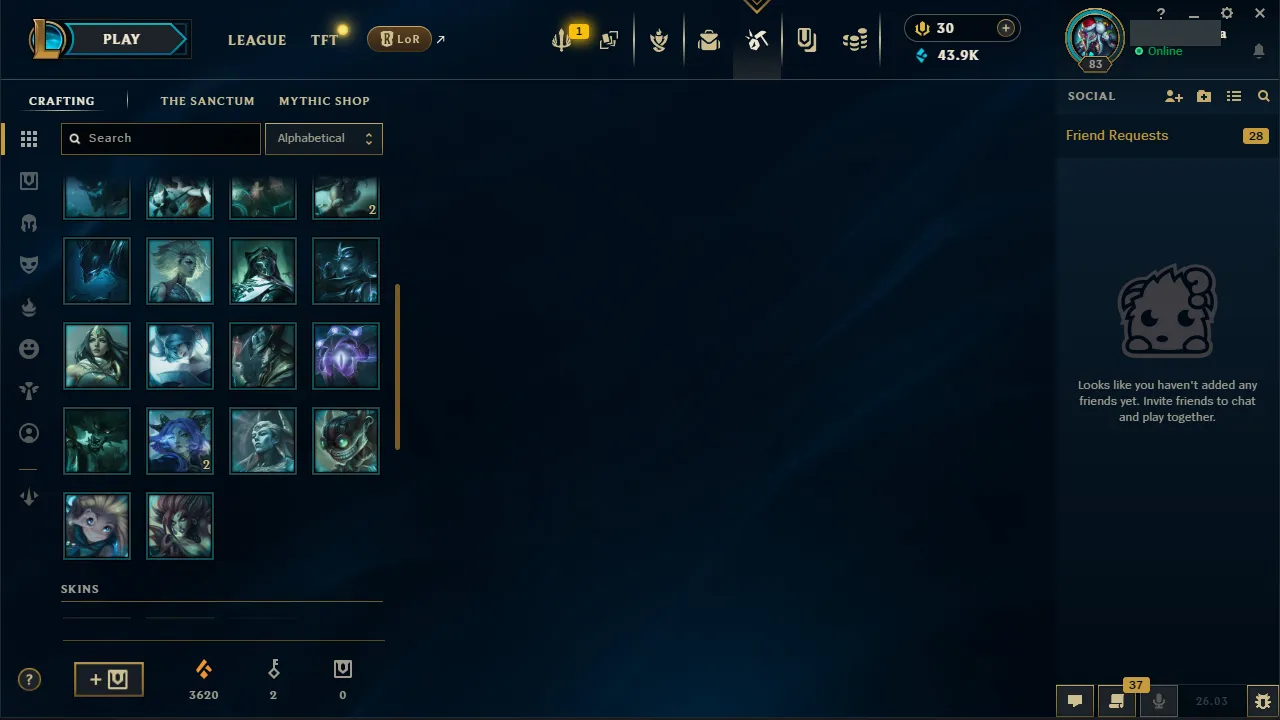
Task: View your Friend Requests
Action: (1117, 135)
